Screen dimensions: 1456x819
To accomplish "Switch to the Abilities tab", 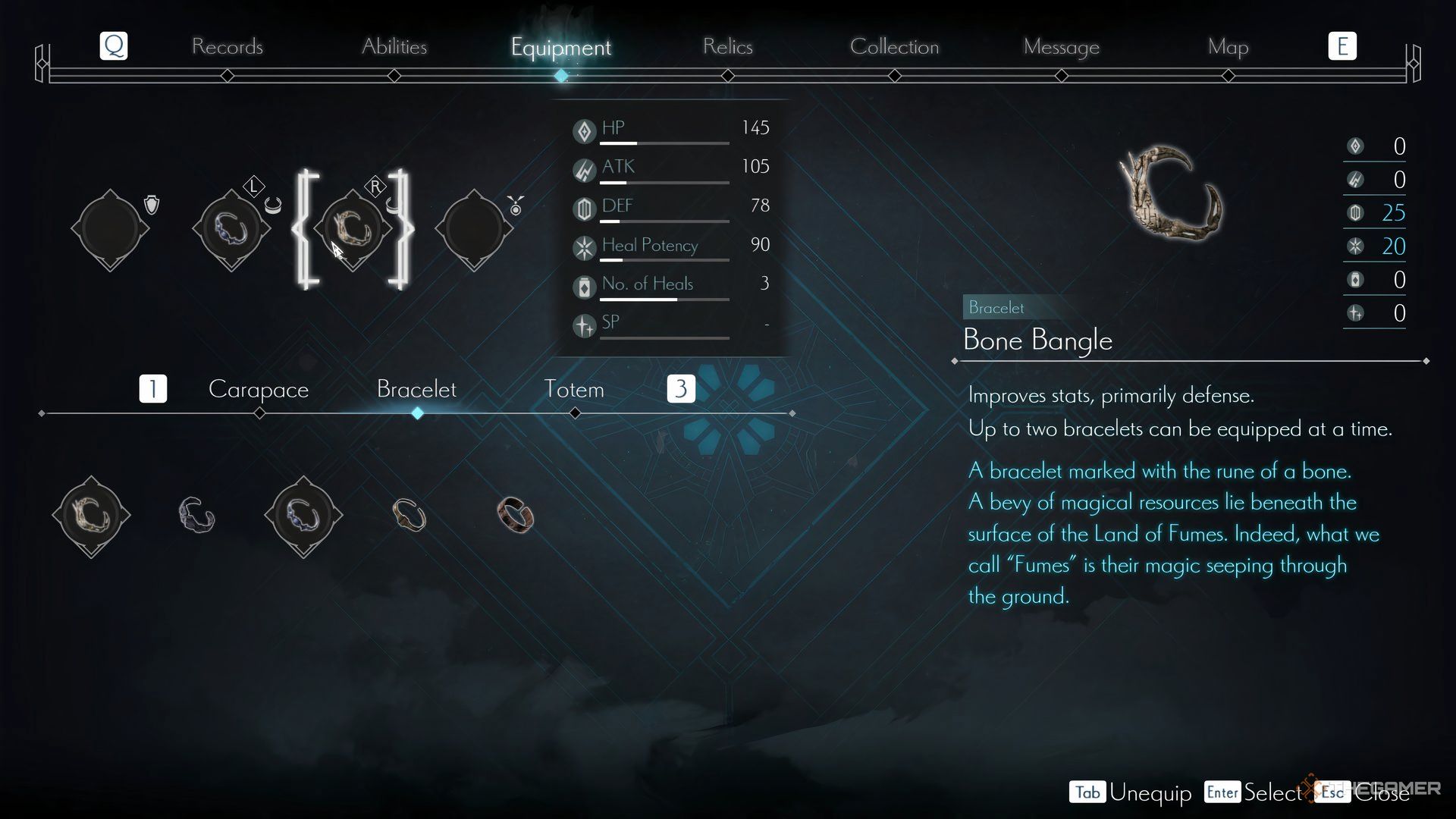I will [x=394, y=47].
